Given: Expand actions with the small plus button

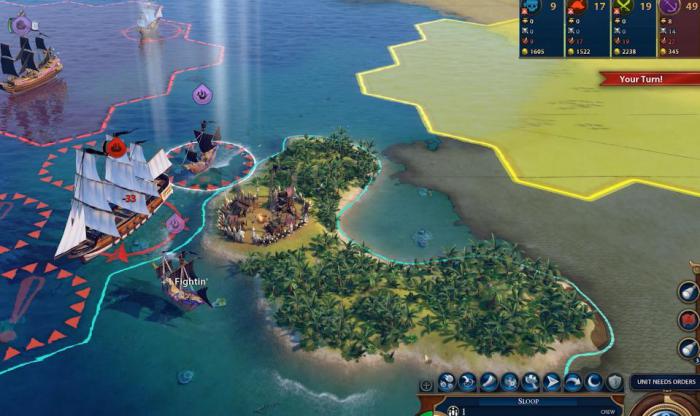Looking at the screenshot, I should [427, 384].
